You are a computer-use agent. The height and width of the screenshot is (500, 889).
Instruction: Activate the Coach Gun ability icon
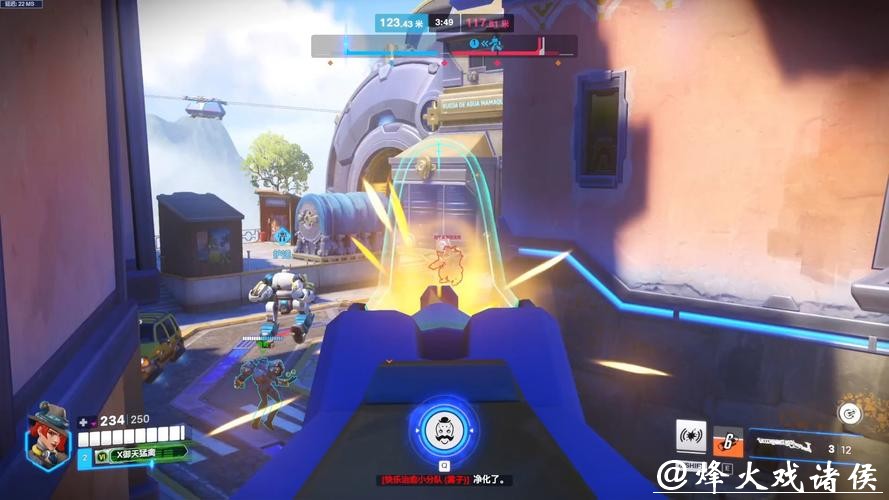691,436
